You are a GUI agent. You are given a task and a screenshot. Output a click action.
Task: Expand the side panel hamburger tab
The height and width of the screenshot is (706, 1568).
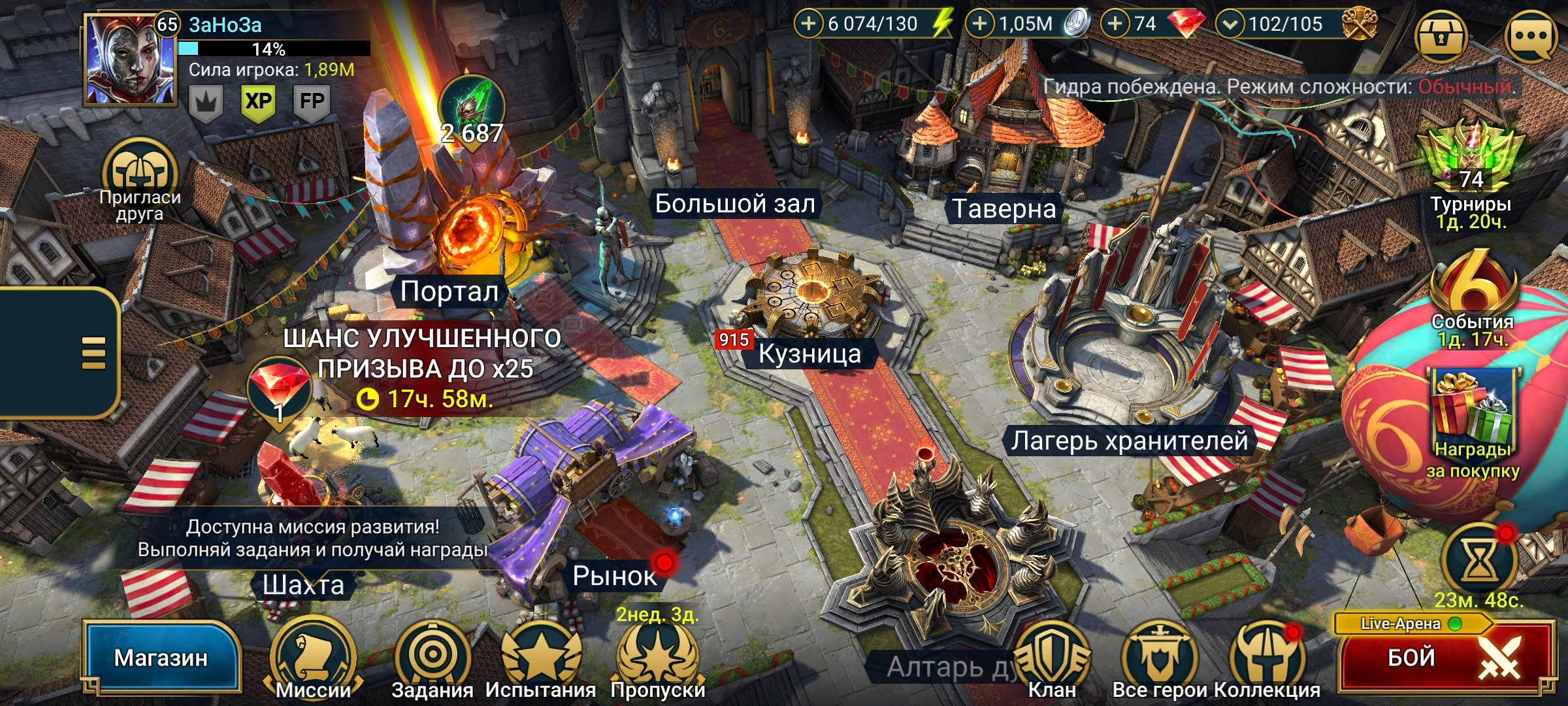point(93,353)
